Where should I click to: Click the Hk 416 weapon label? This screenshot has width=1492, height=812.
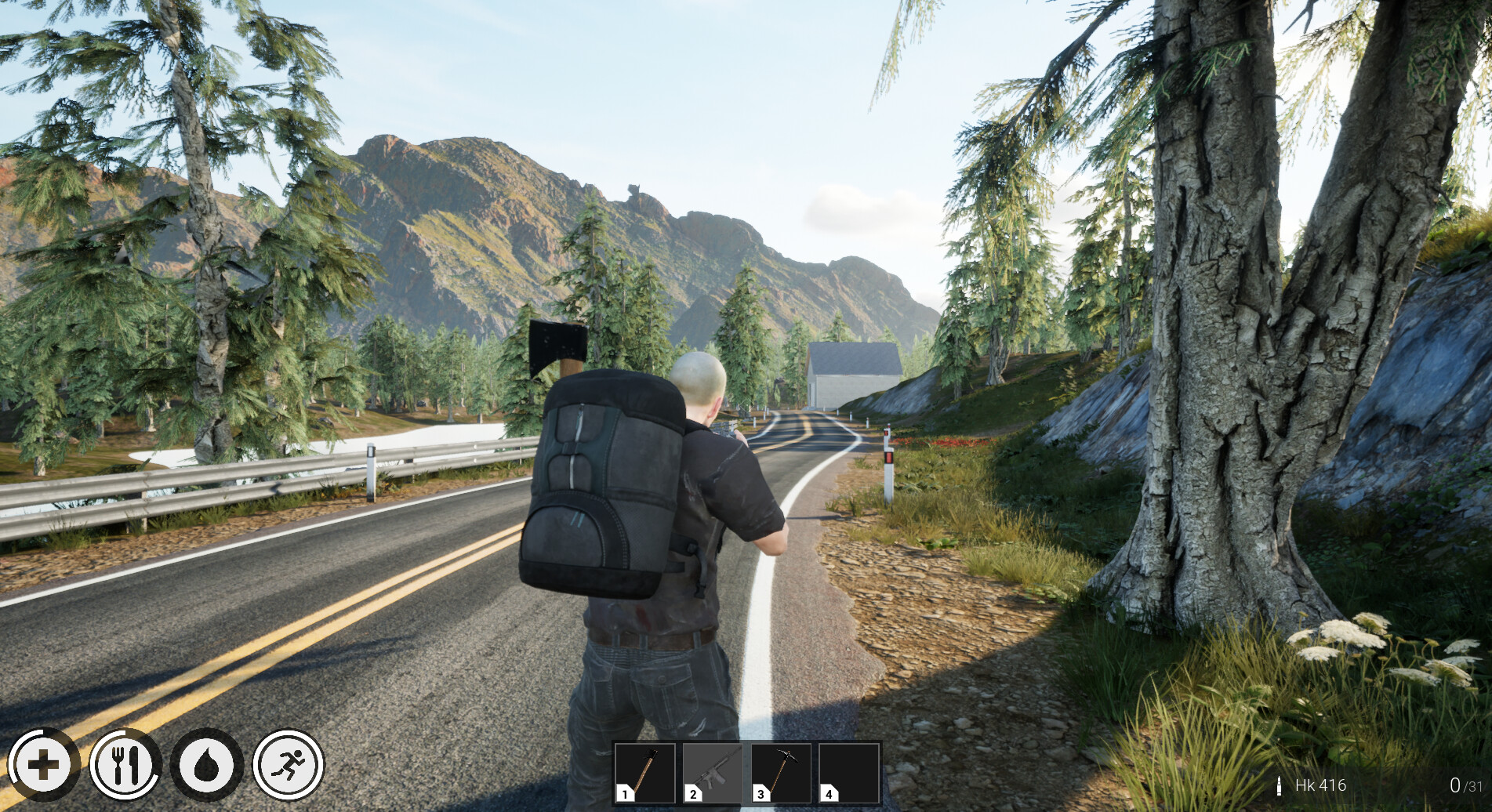coord(1322,785)
